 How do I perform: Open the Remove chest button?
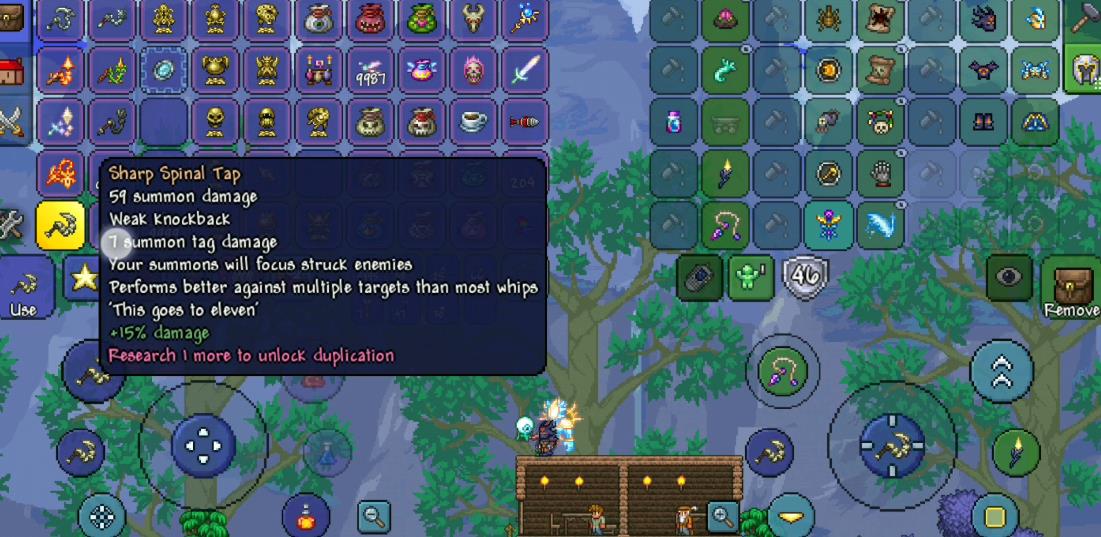tap(1071, 290)
